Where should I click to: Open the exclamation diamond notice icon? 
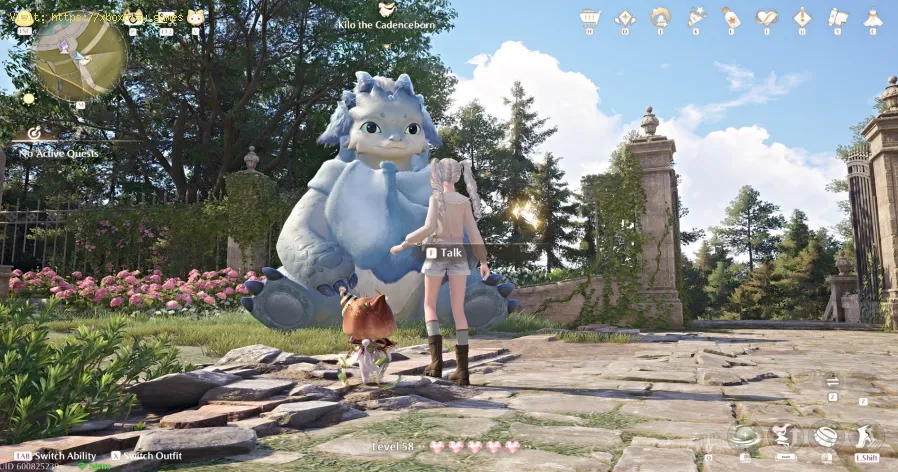point(802,17)
